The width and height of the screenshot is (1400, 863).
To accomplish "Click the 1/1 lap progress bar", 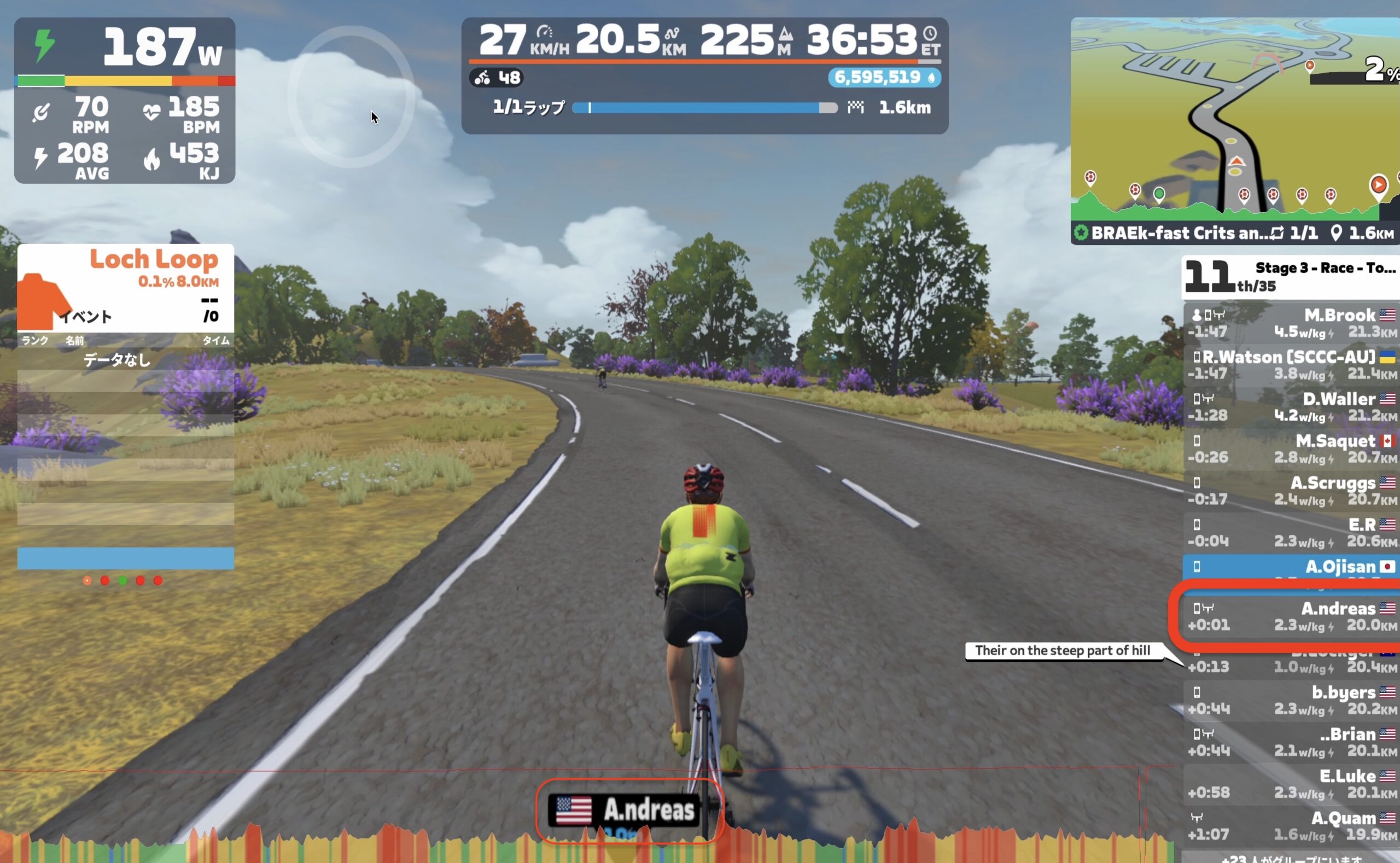I will pyautogui.click(x=704, y=108).
